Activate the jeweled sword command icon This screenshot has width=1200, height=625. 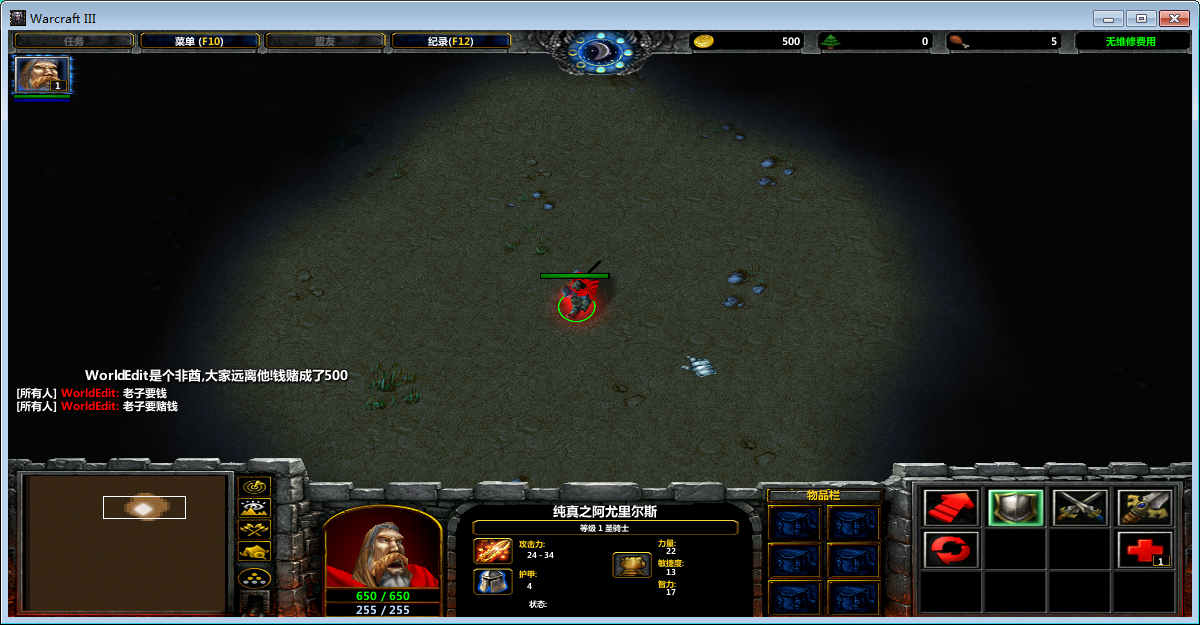1144,508
